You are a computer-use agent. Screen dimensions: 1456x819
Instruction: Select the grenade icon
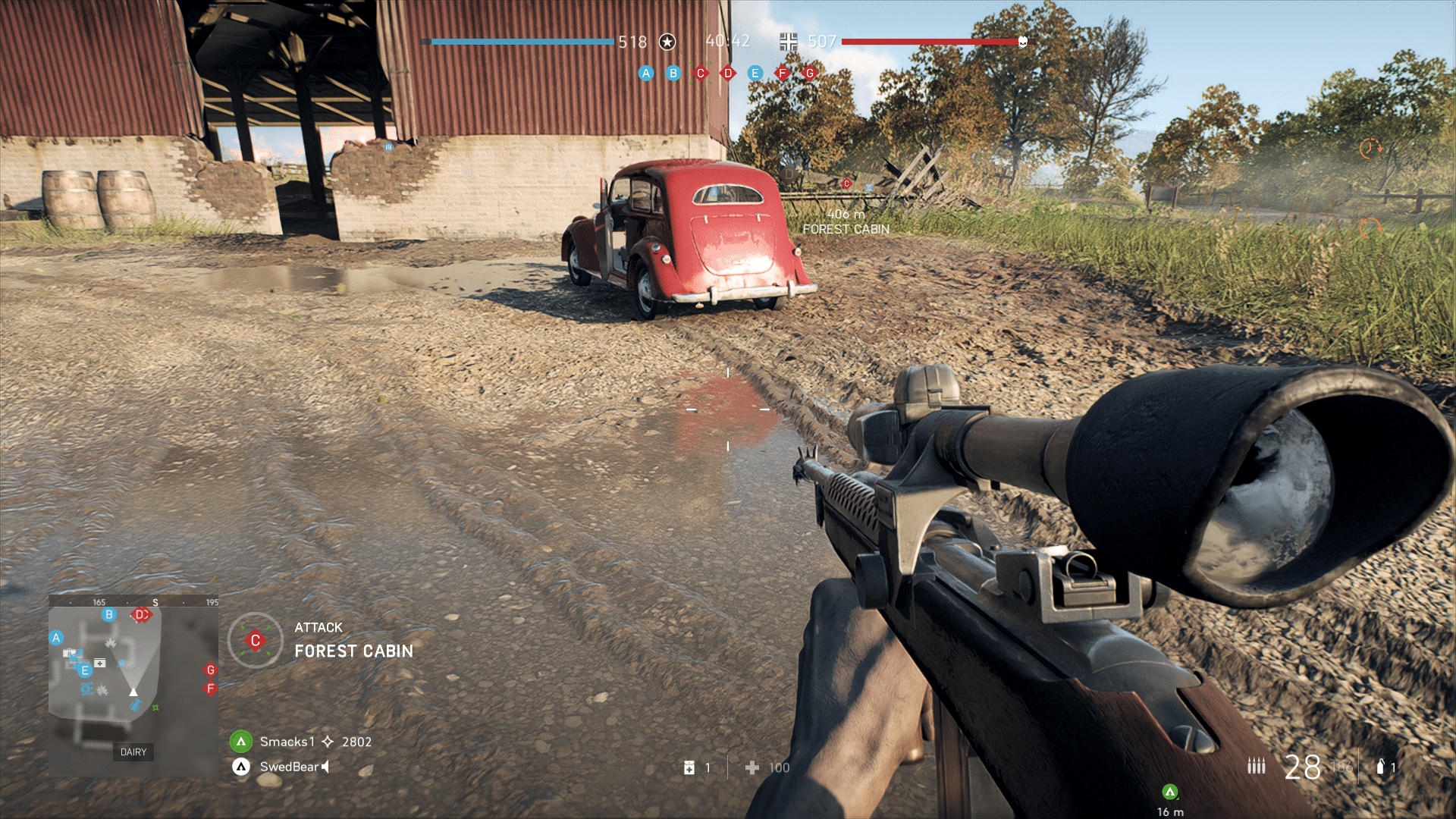pyautogui.click(x=1380, y=767)
